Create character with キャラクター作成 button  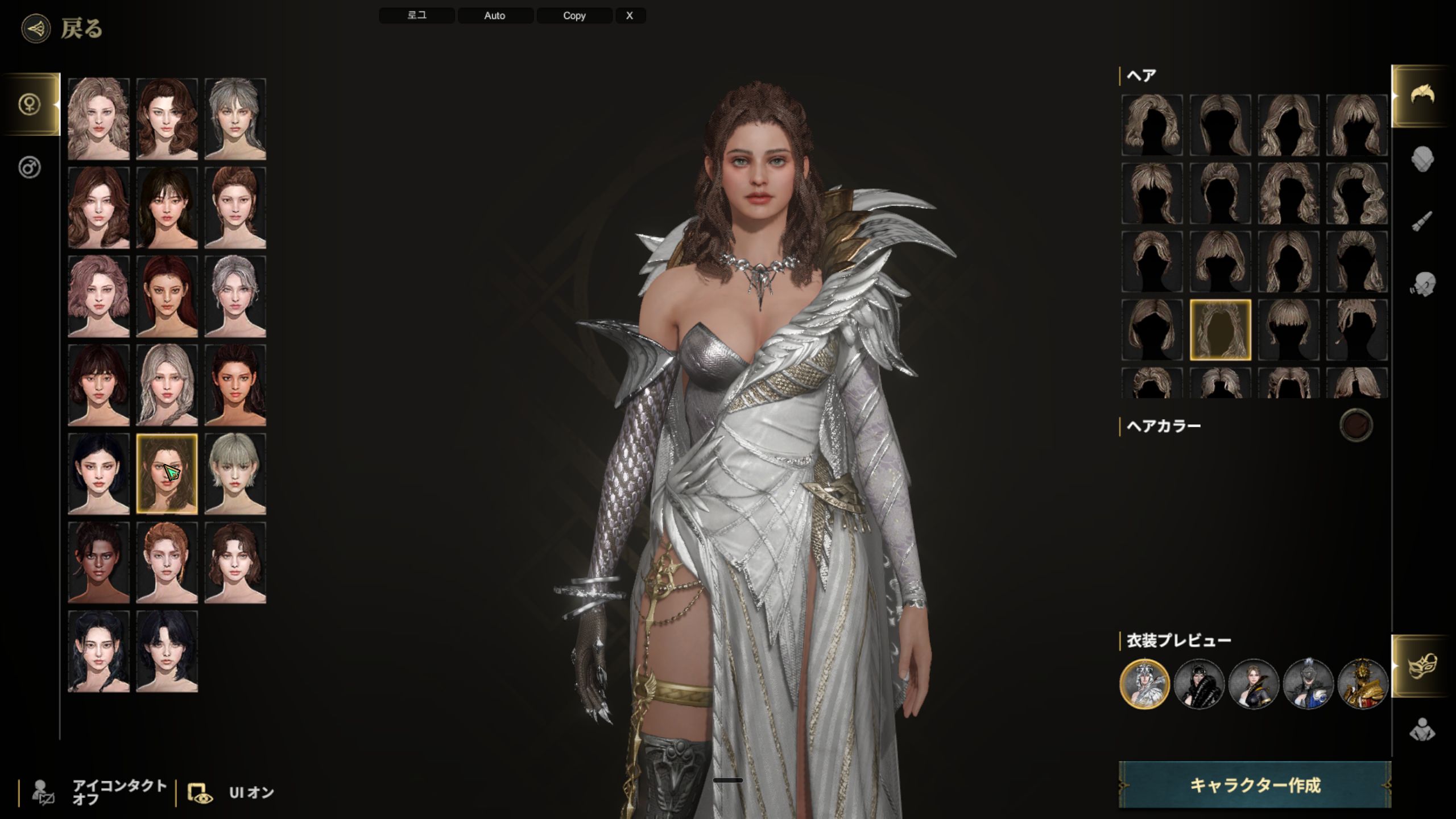tap(1255, 785)
